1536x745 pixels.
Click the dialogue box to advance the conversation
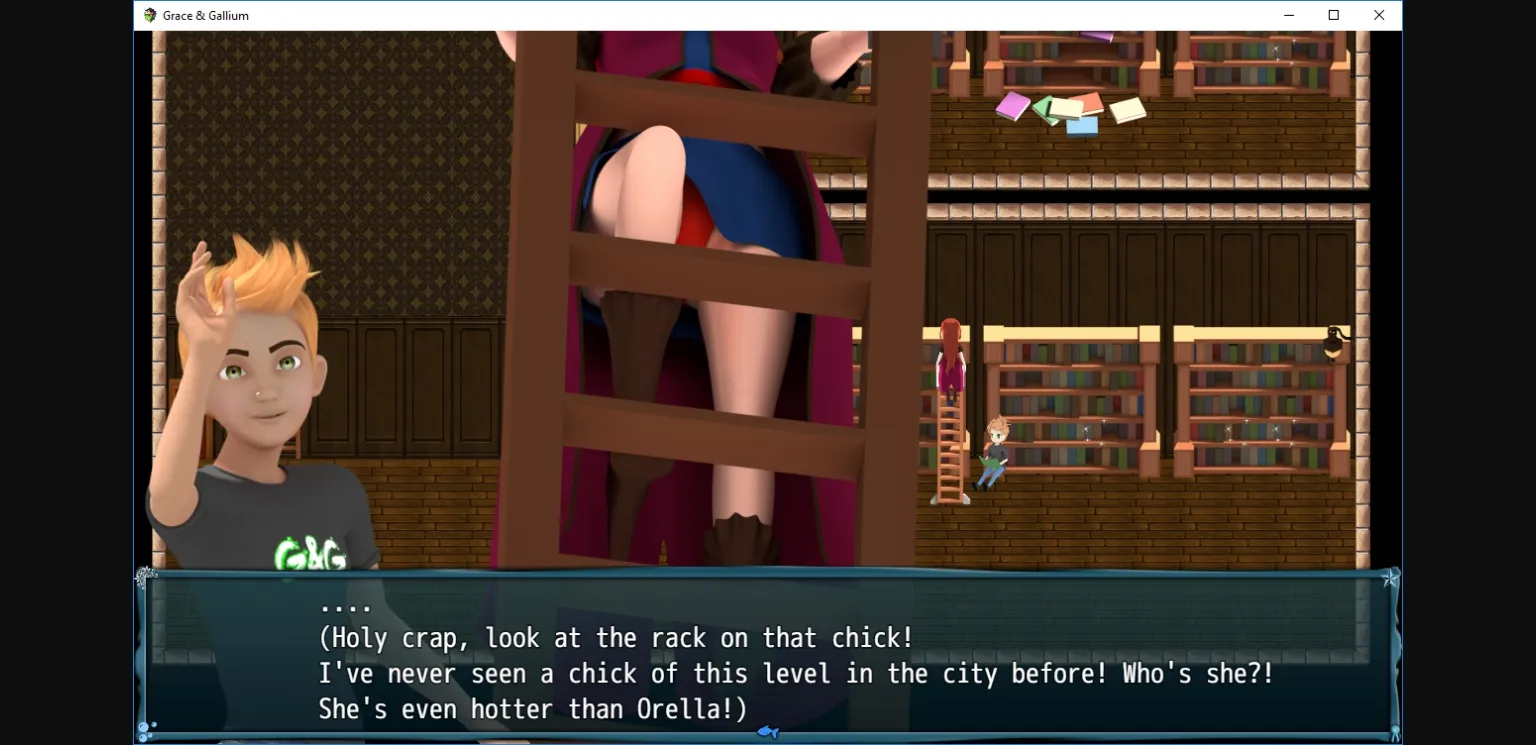point(768,655)
